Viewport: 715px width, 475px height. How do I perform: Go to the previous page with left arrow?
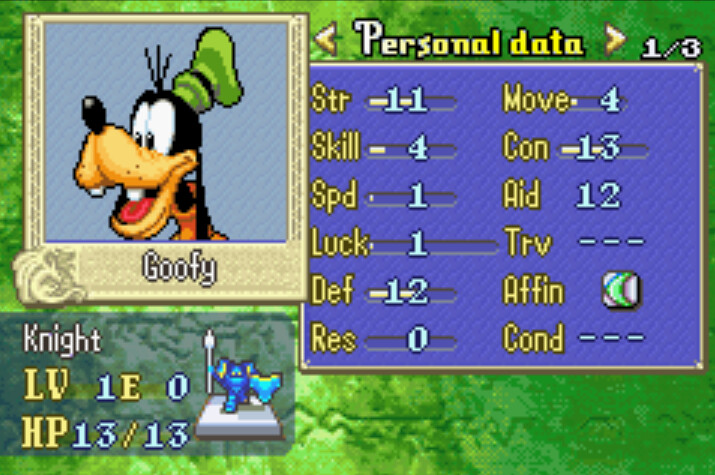(326, 41)
